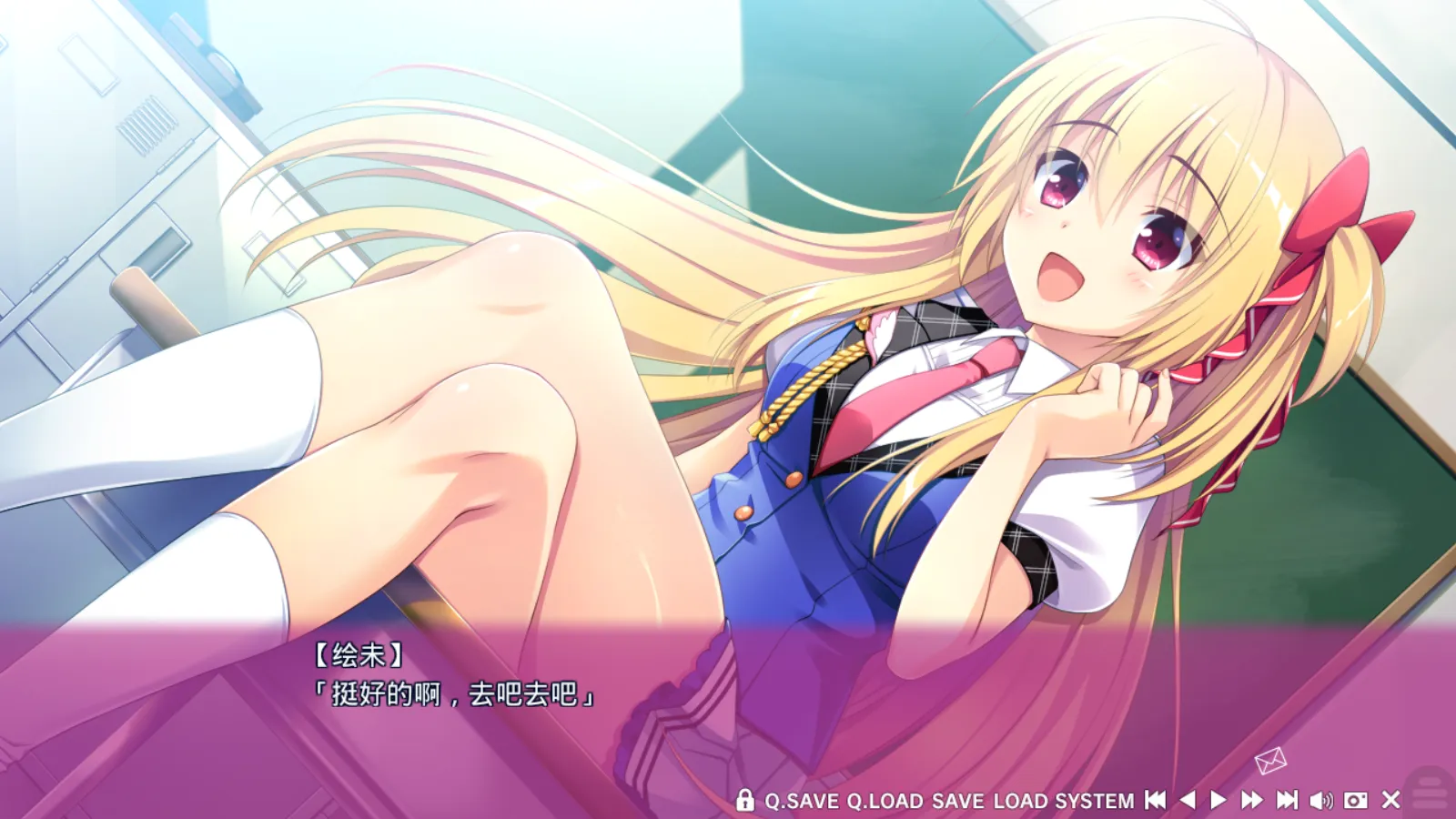Quick load with Q.LOAD
Image resolution: width=1456 pixels, height=819 pixels.
885,801
